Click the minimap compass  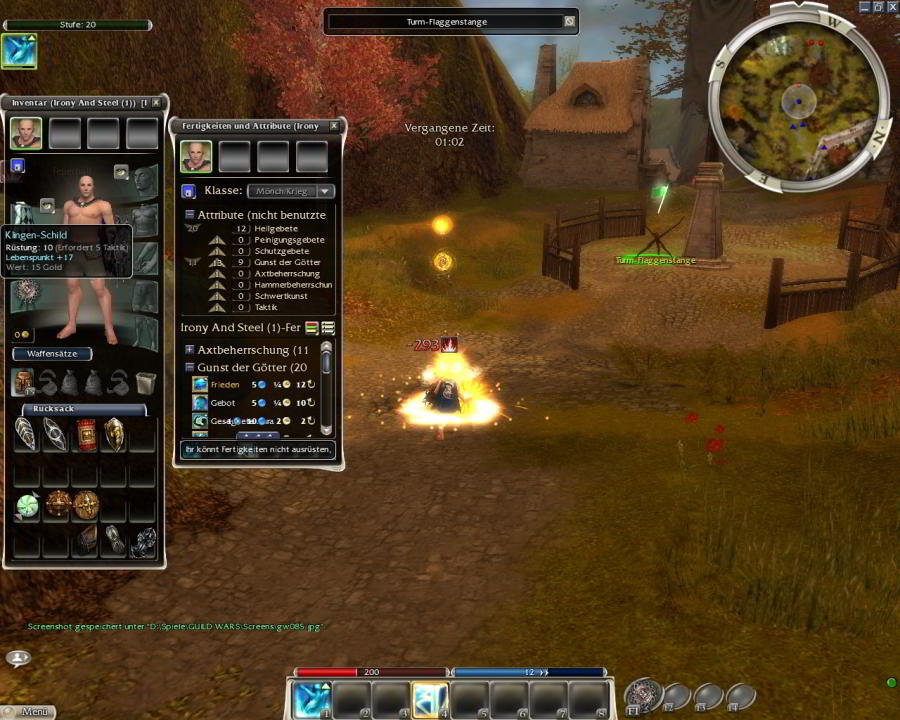(x=798, y=98)
